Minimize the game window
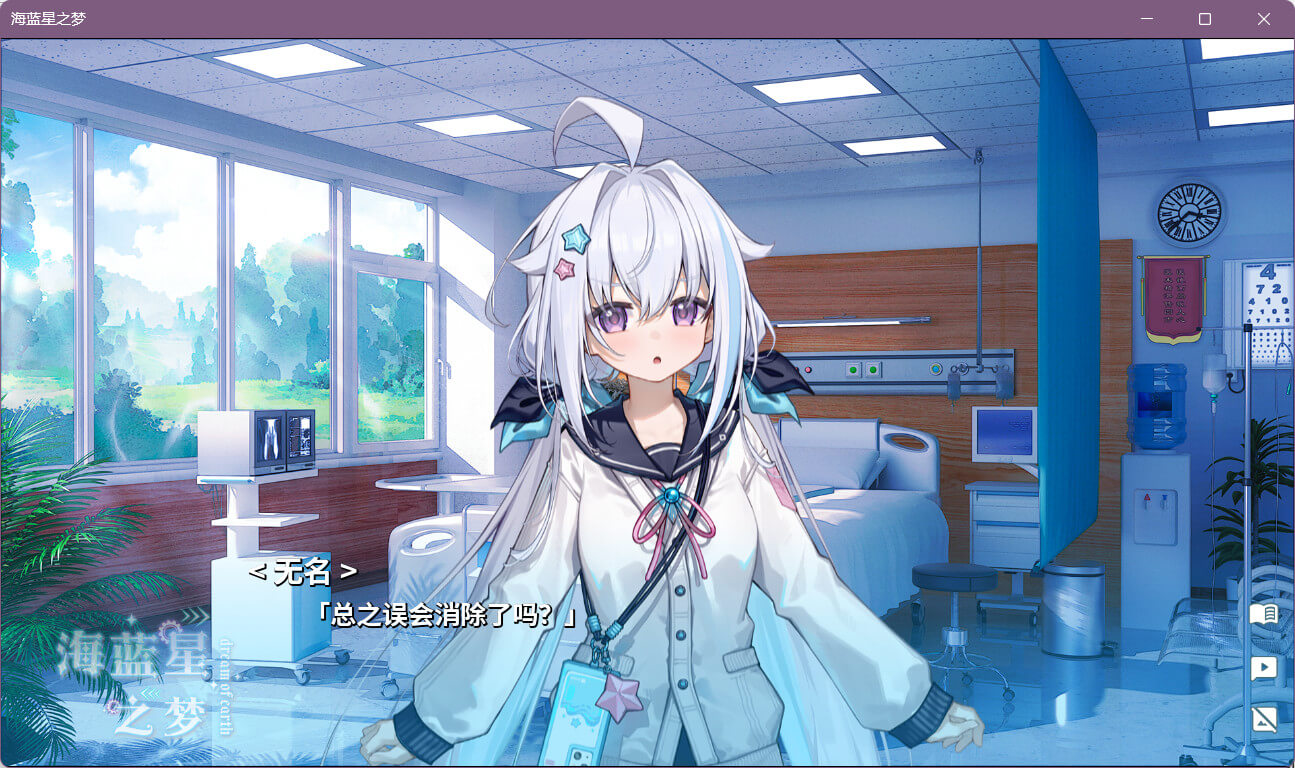Viewport: 1295px width, 768px height. click(1147, 19)
